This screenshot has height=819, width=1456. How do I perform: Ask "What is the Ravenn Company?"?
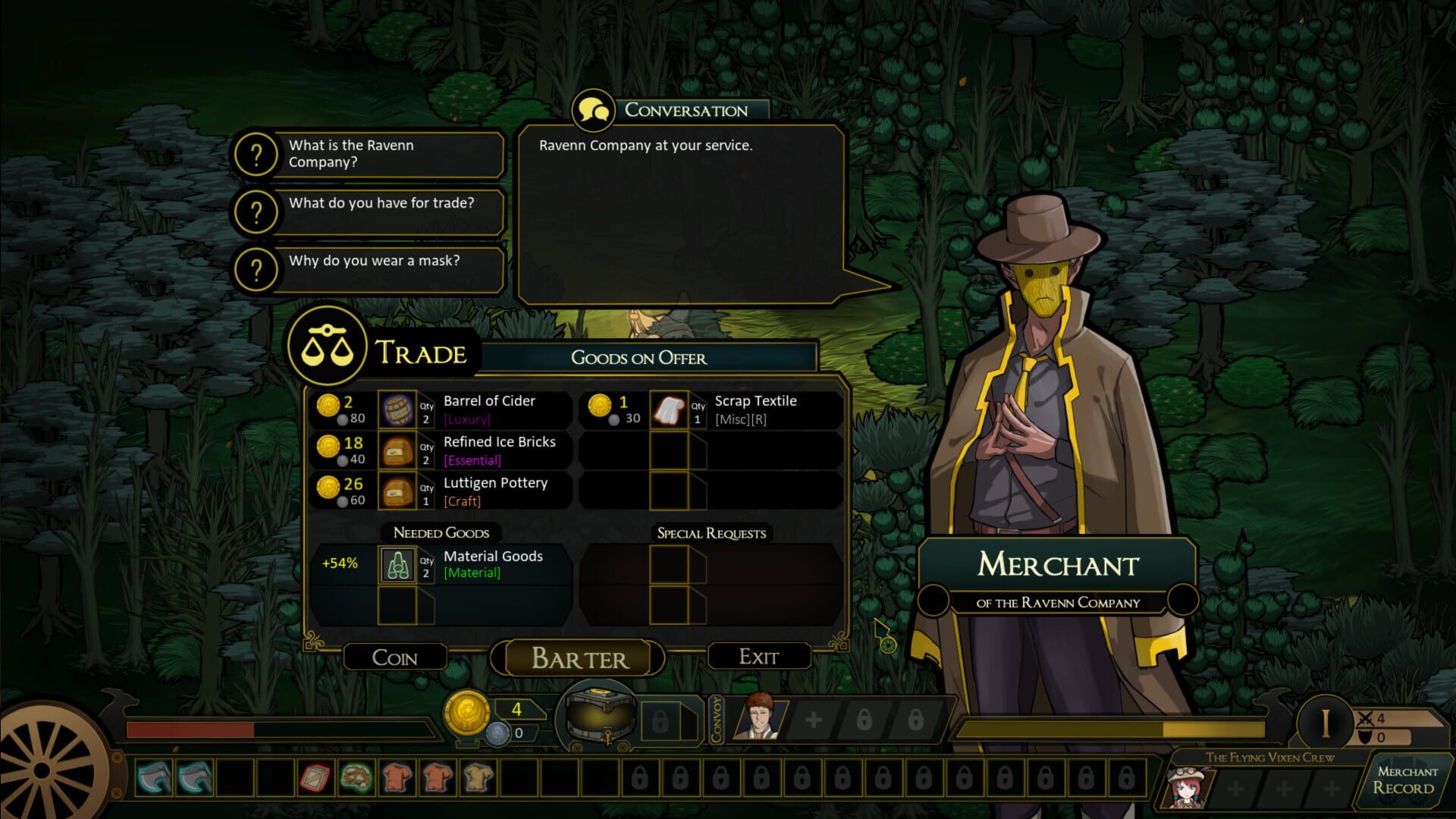[x=368, y=154]
